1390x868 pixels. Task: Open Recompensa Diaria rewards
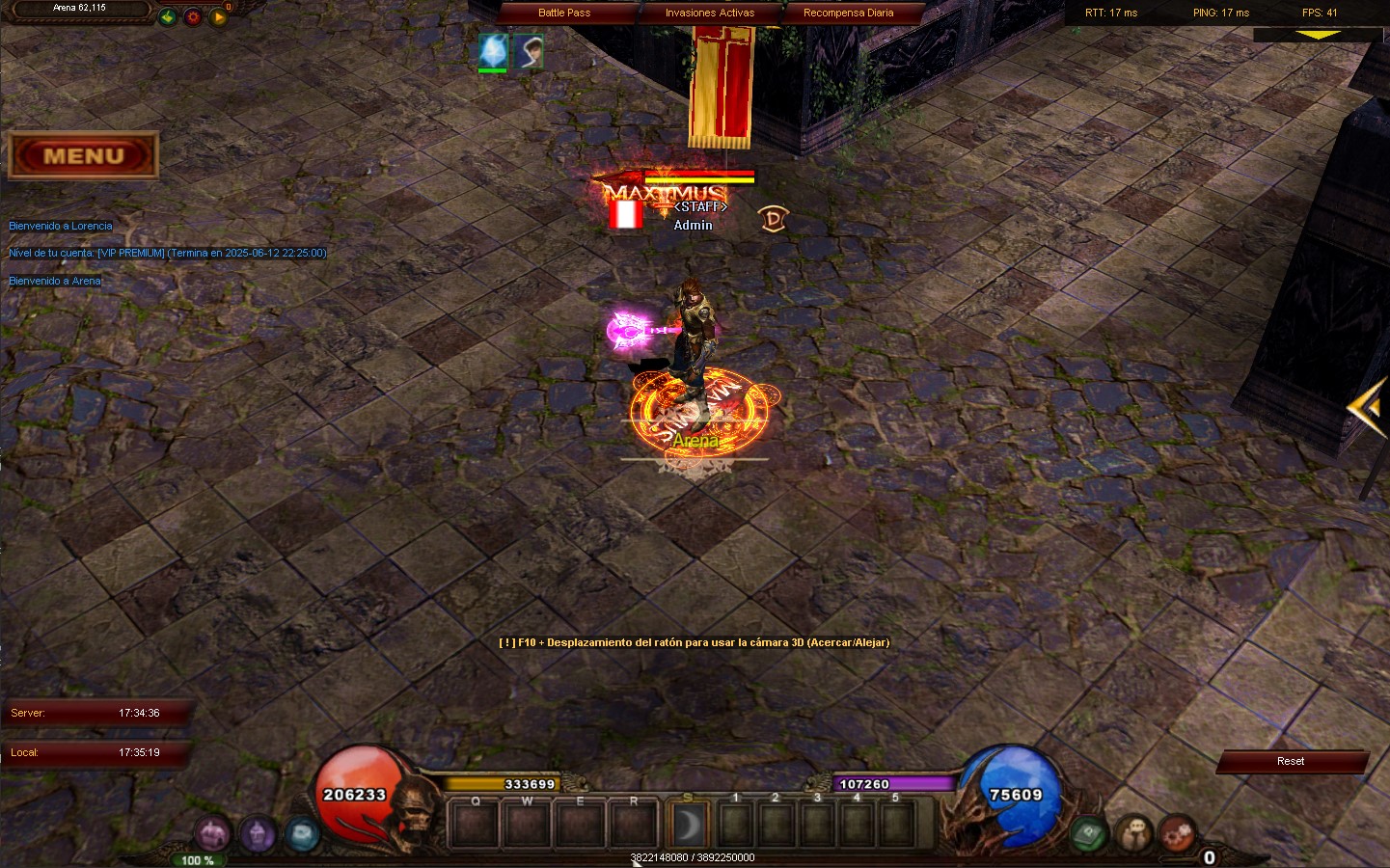[848, 13]
